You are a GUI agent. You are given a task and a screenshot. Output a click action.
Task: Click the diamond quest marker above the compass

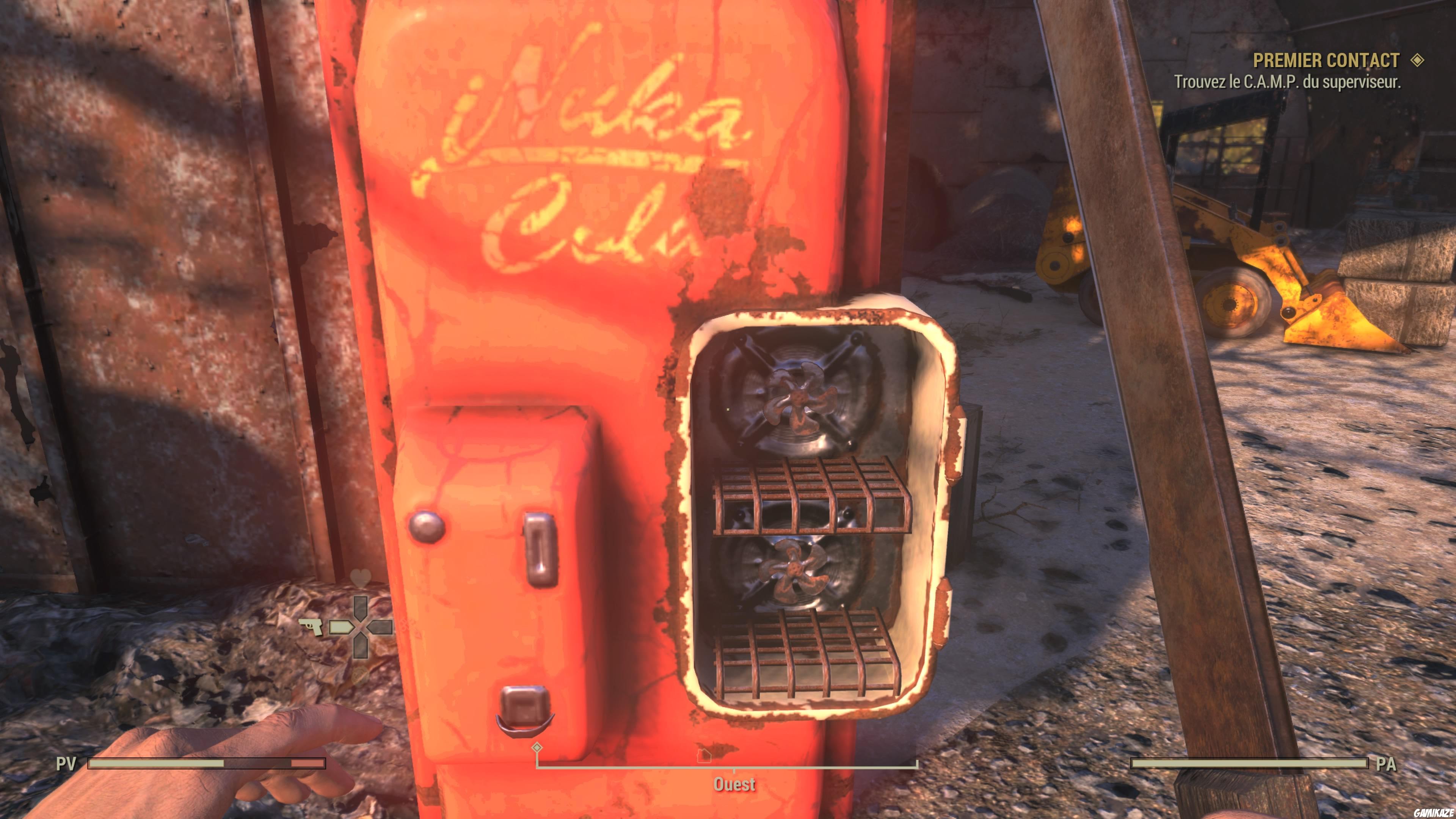[x=537, y=748]
